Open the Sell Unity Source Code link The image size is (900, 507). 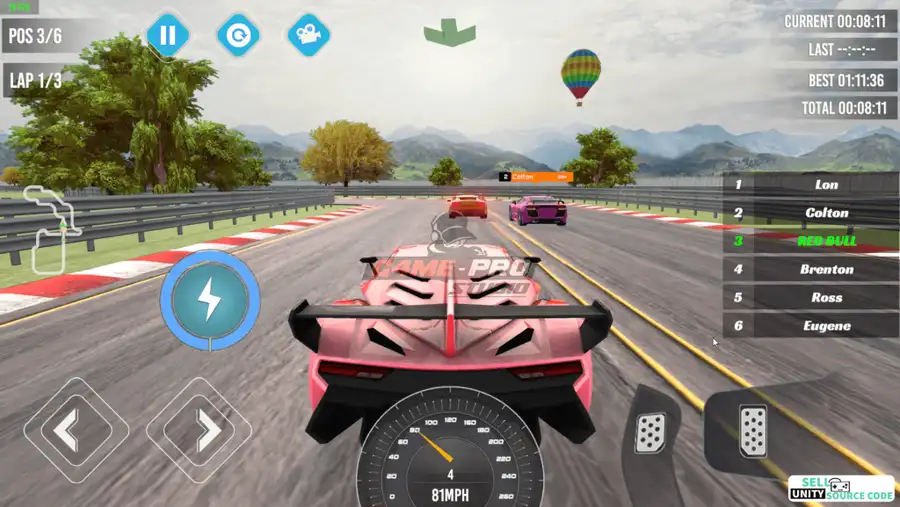(841, 489)
